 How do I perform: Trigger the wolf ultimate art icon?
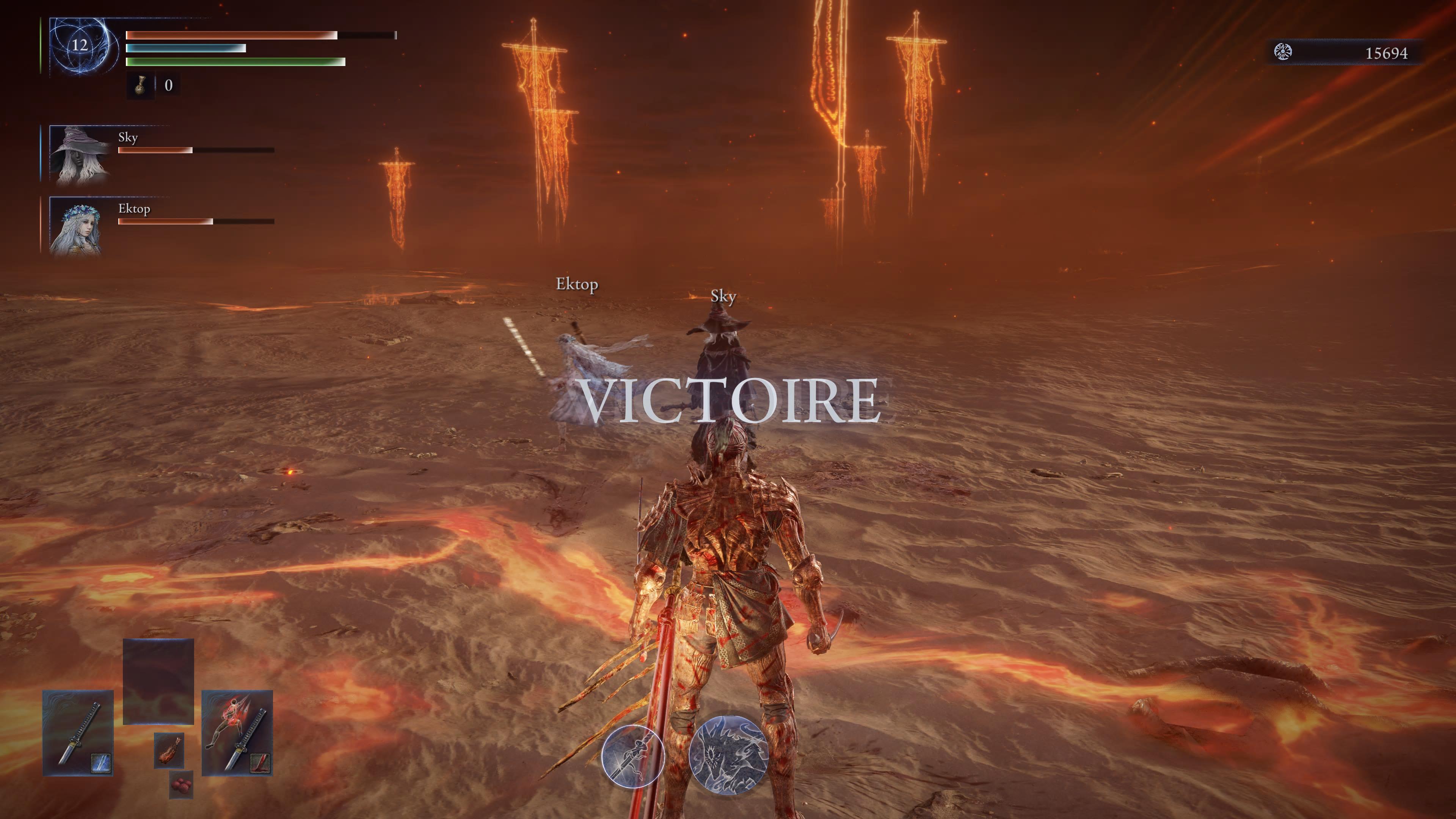coord(728,755)
